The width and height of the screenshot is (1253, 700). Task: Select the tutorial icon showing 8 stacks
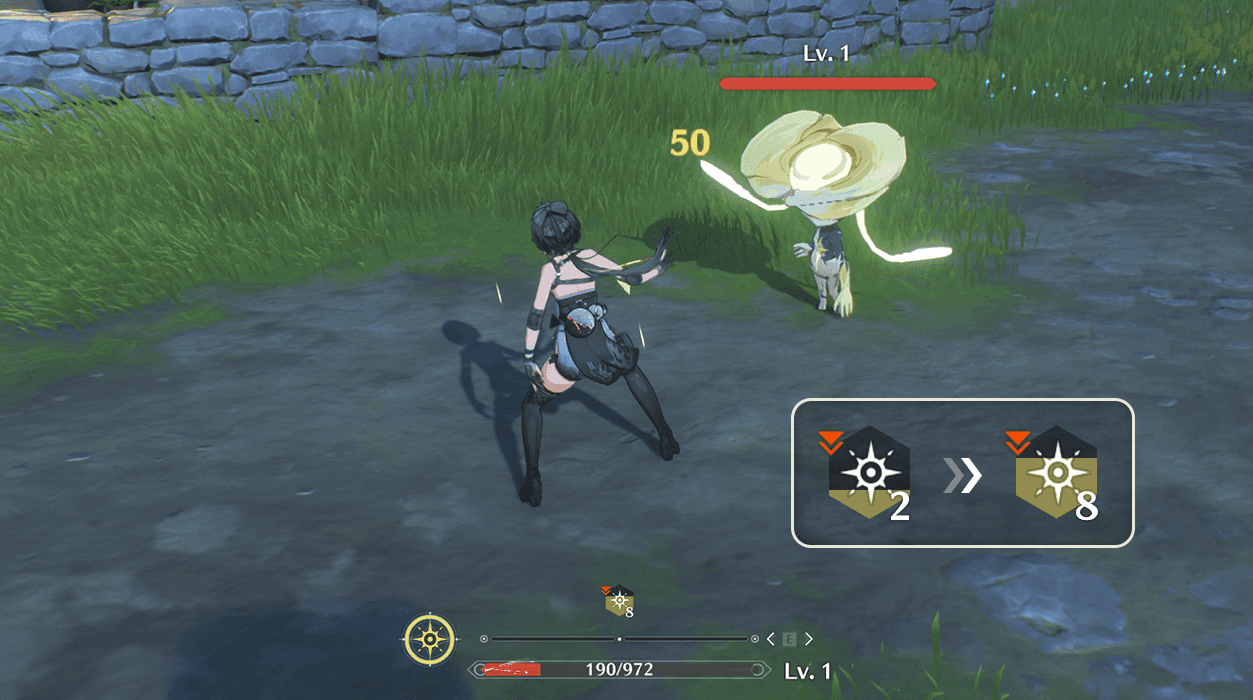(1054, 475)
